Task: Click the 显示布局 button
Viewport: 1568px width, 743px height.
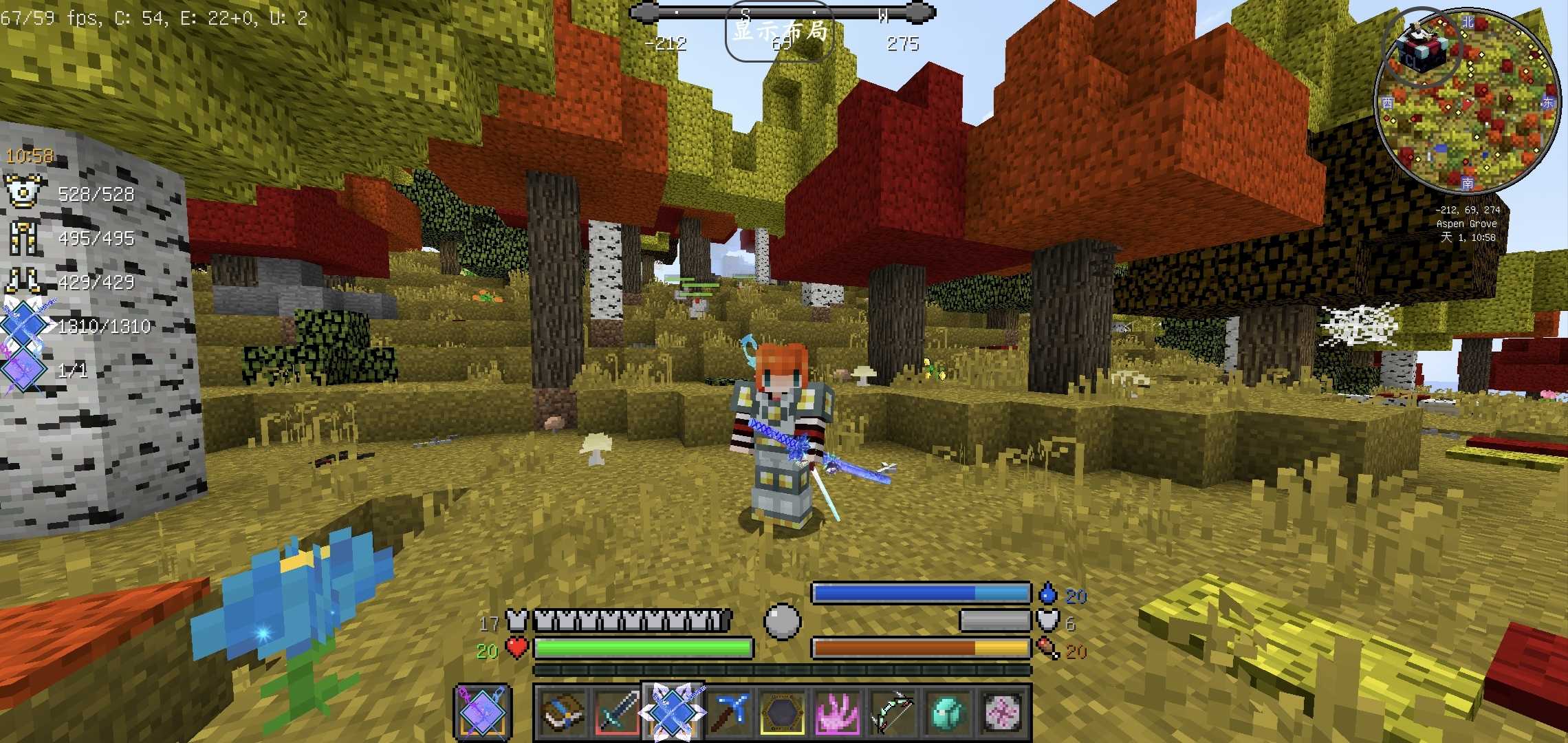Action: (779, 32)
